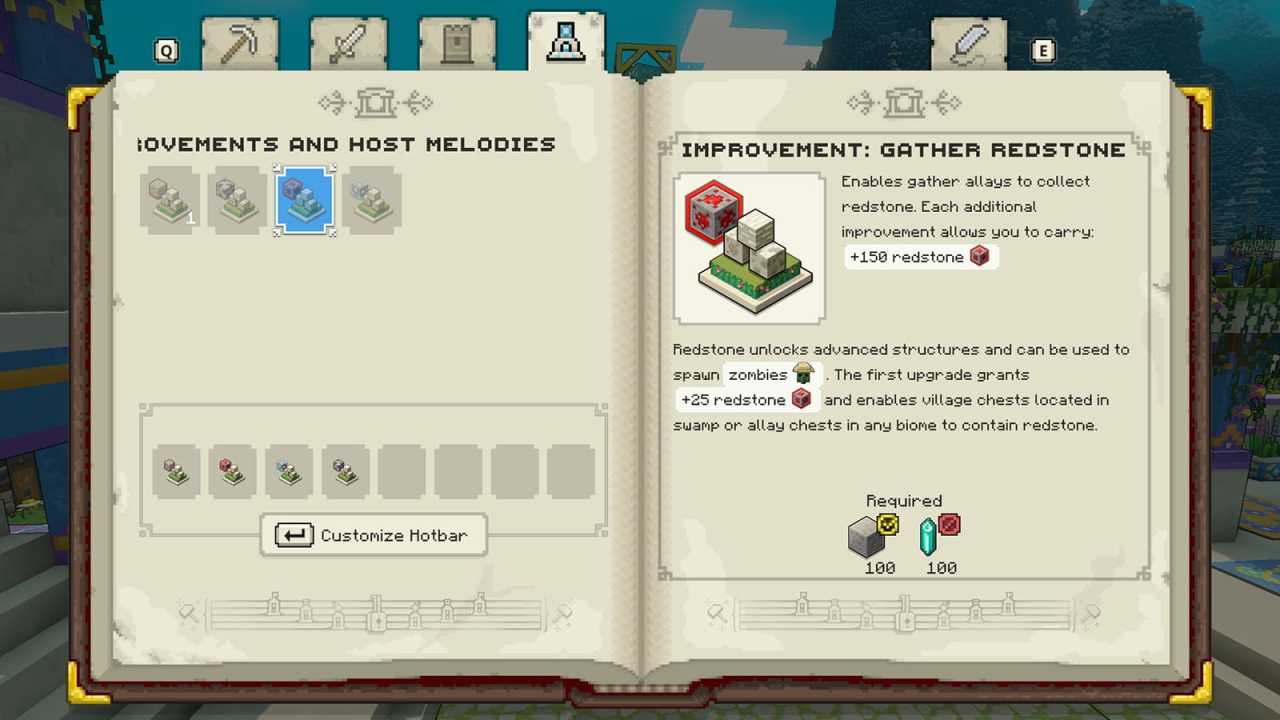Select the redstone improvement in the hotbar
Viewport: 1280px width, 720px height.
231,471
